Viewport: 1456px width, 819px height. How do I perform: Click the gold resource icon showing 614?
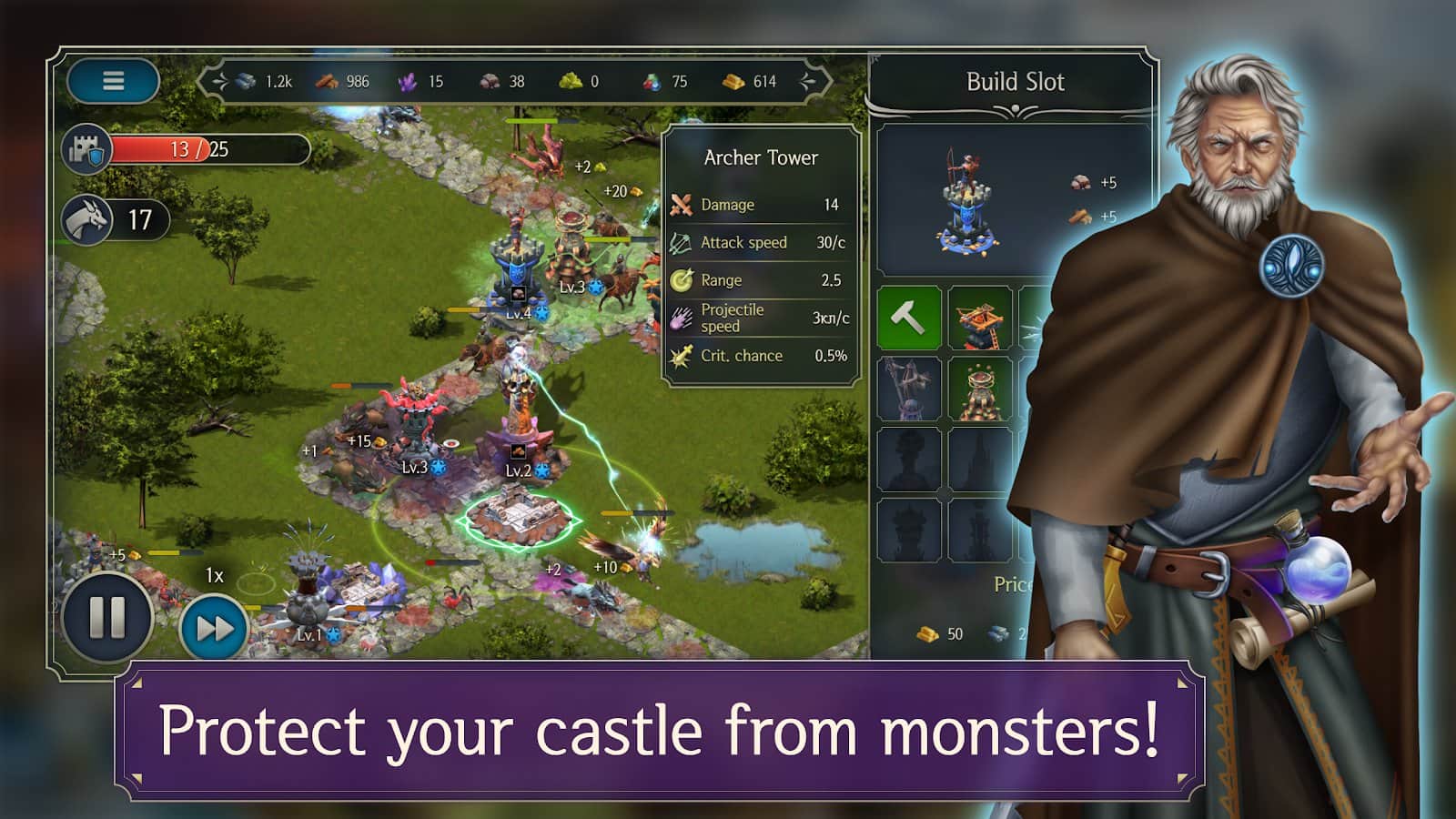tap(733, 82)
